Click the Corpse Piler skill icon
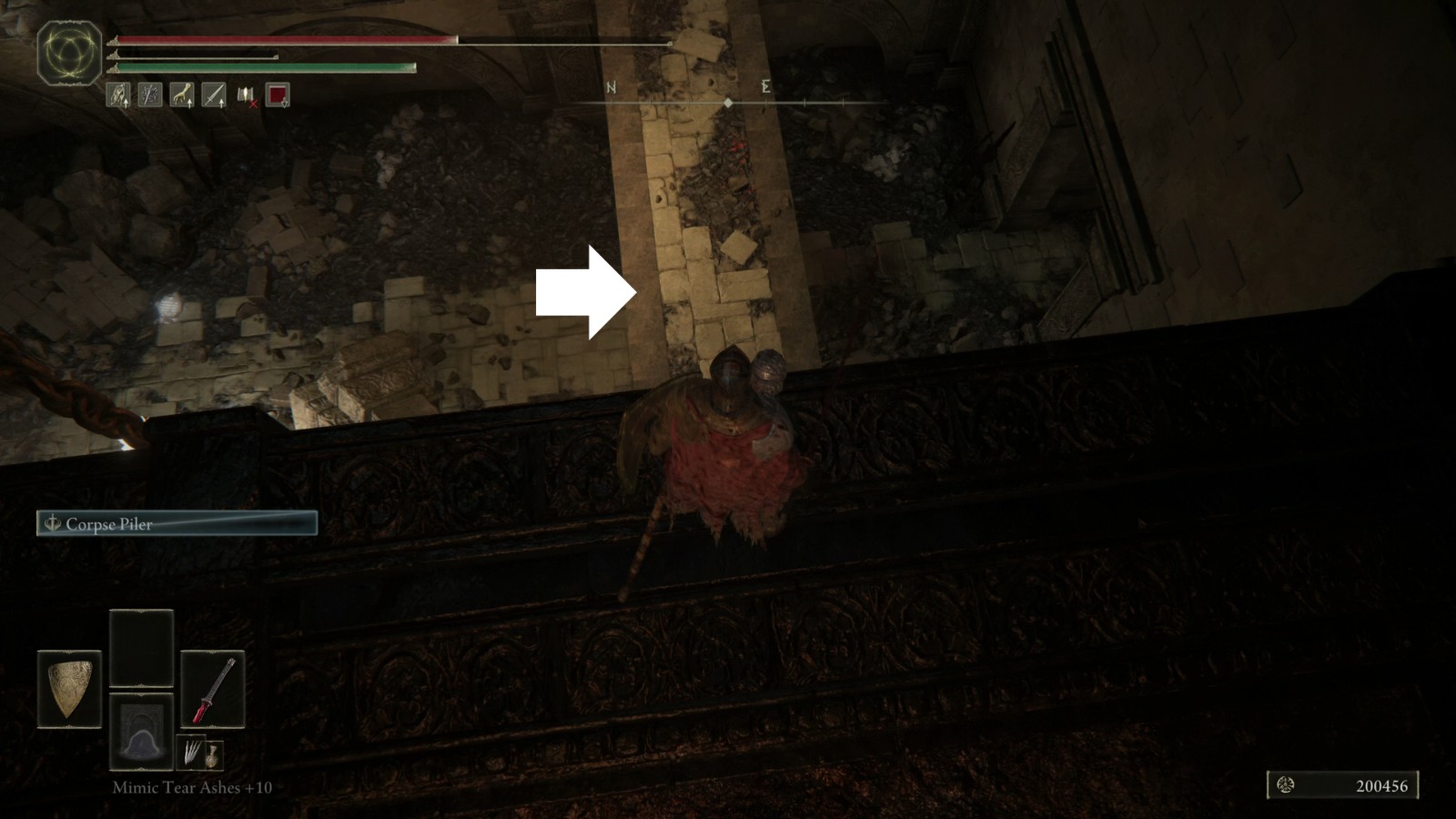 52,524
